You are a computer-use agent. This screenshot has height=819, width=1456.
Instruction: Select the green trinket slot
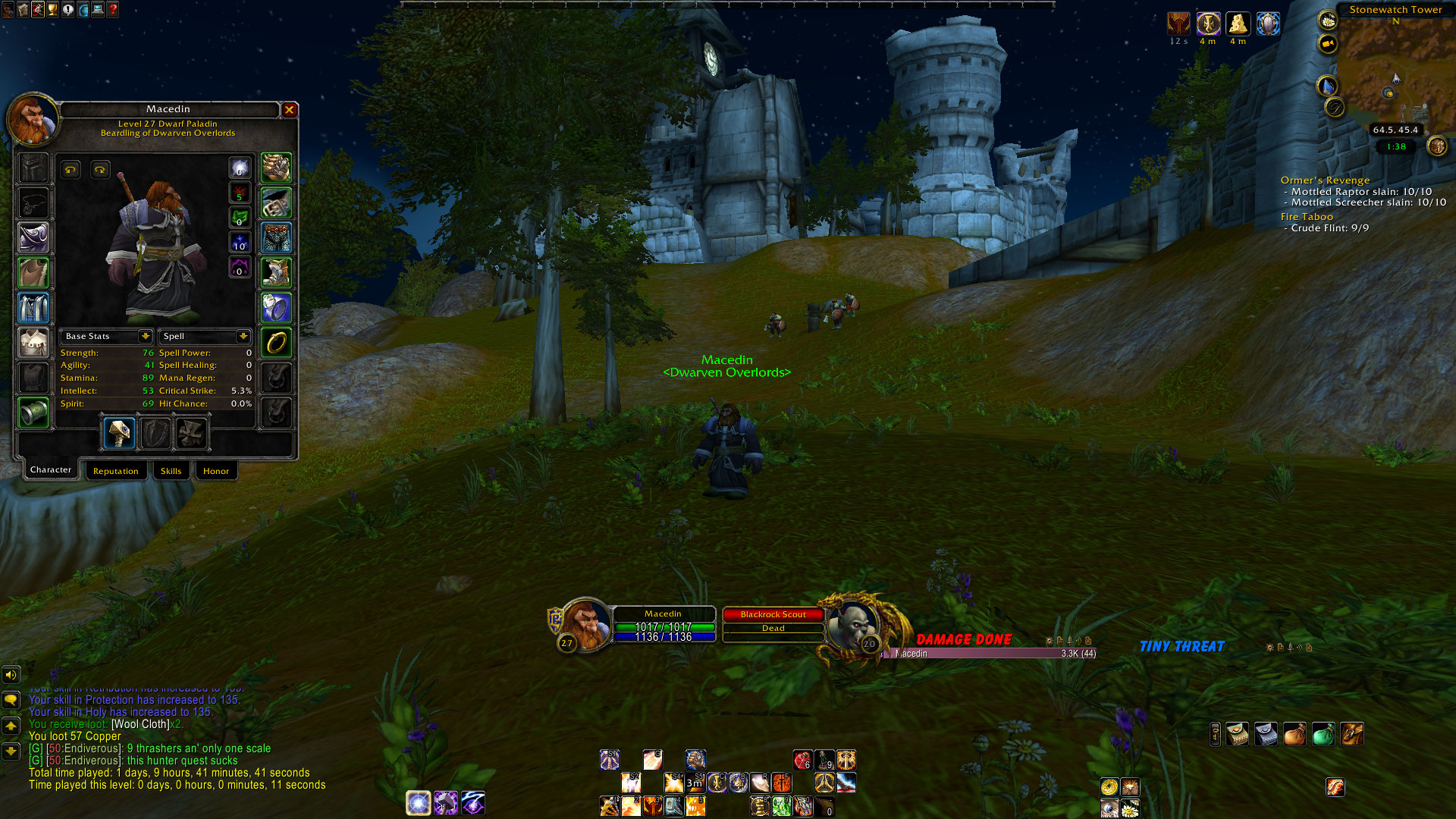point(33,413)
